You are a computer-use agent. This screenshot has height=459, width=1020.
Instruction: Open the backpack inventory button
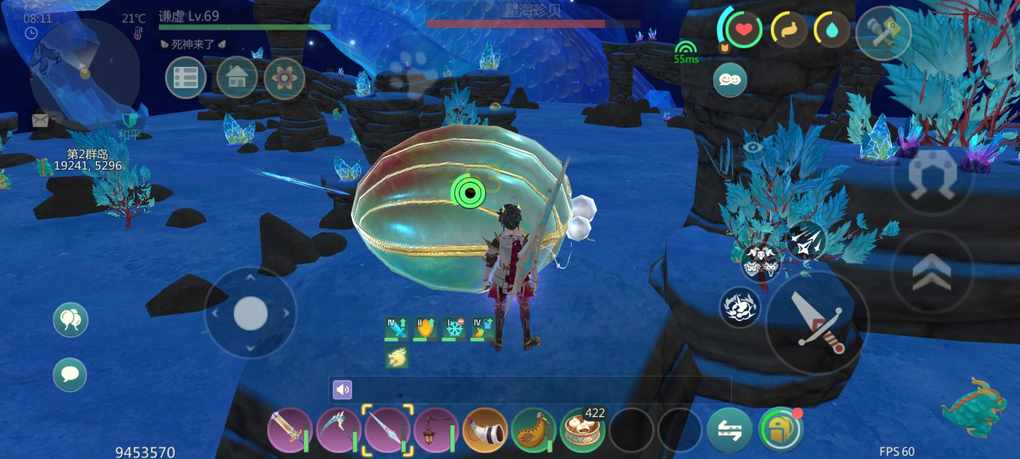(x=781, y=430)
